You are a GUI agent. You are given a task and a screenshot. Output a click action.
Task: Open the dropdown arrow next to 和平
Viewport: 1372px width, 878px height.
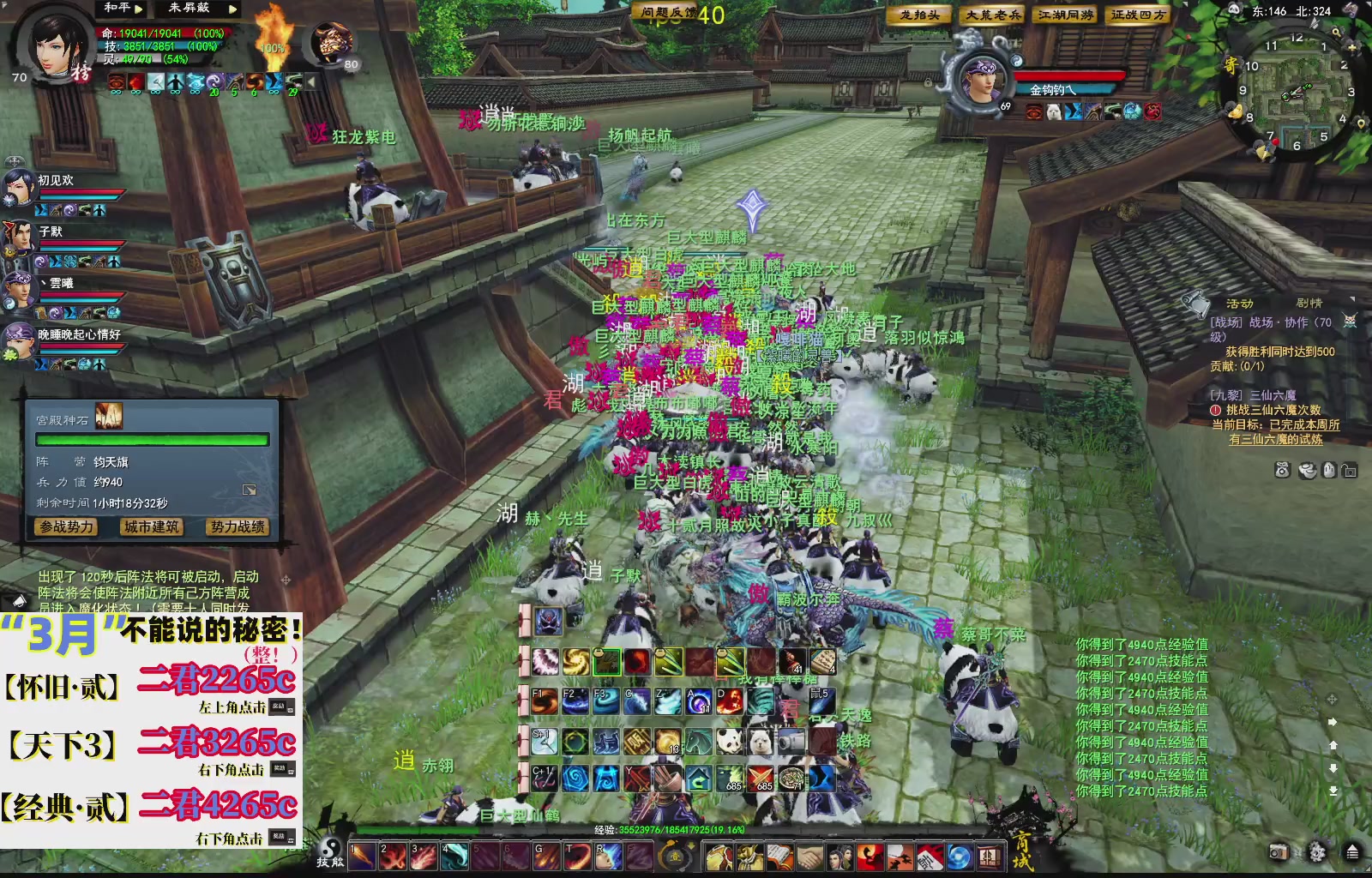pyautogui.click(x=138, y=8)
